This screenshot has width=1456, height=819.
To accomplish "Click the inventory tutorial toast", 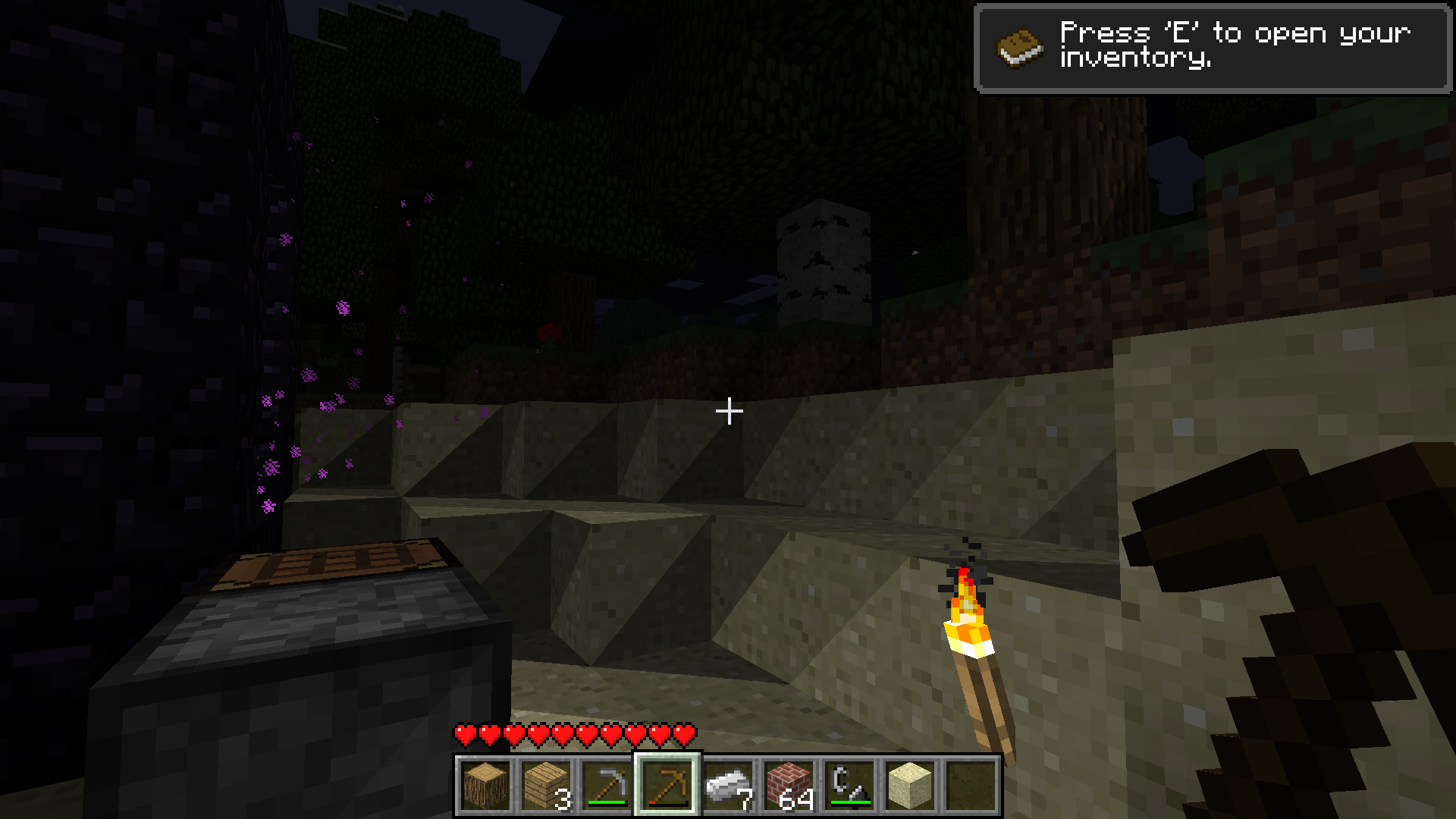I will (x=1212, y=49).
